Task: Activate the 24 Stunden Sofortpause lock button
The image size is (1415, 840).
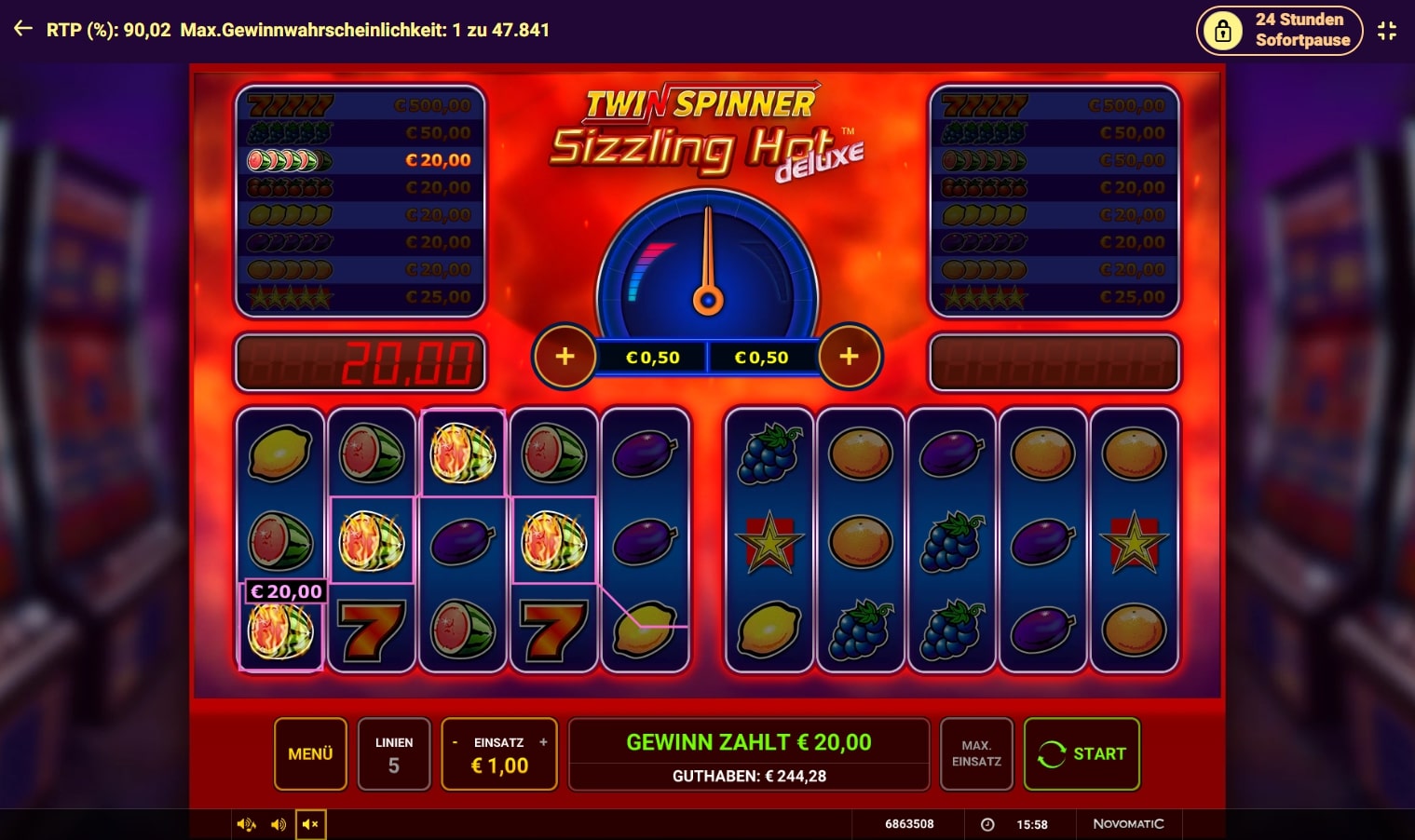Action: pyautogui.click(x=1279, y=30)
